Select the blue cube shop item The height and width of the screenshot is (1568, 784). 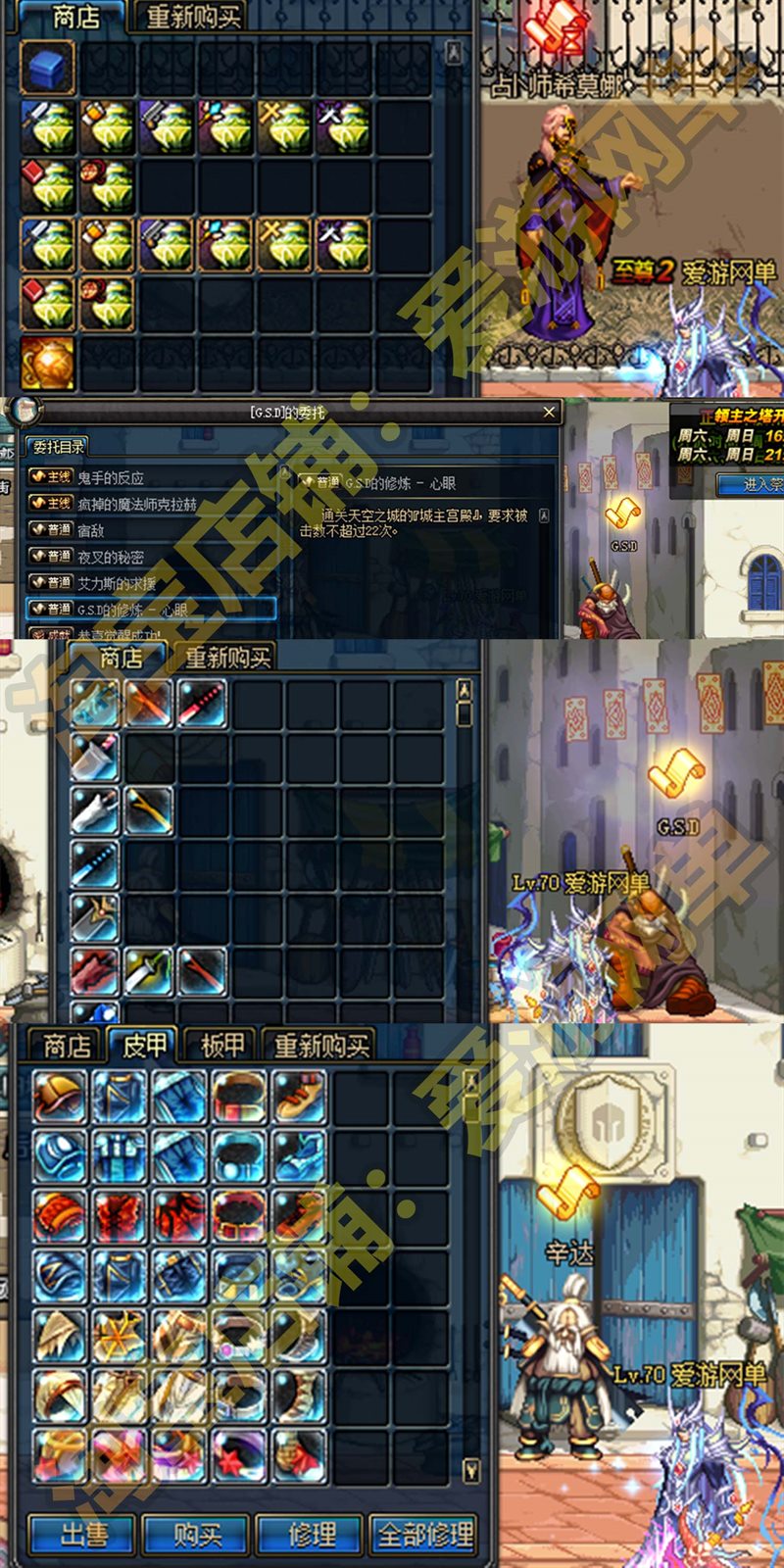point(47,69)
